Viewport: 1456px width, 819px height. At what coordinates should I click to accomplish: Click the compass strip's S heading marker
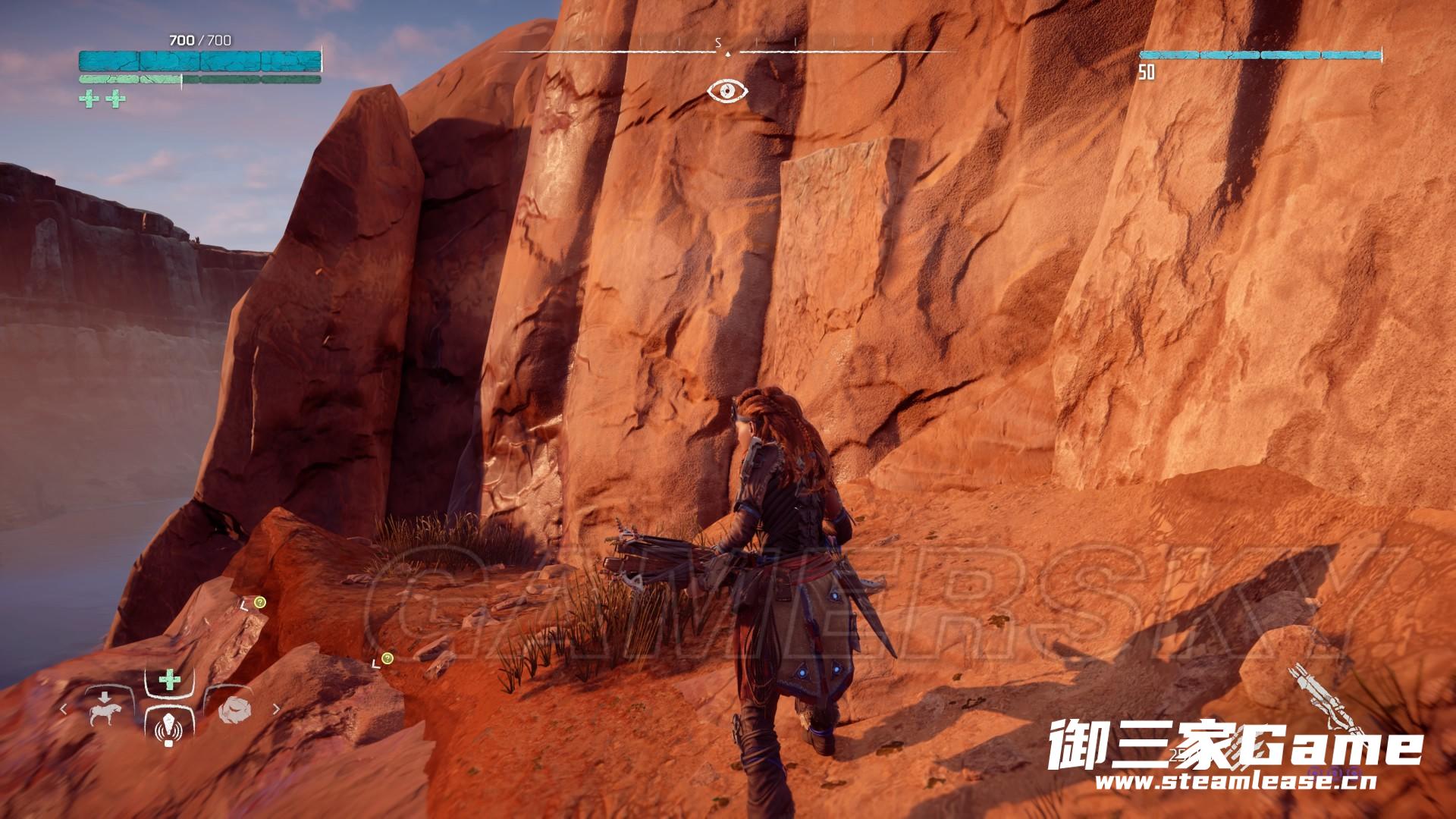[x=717, y=44]
